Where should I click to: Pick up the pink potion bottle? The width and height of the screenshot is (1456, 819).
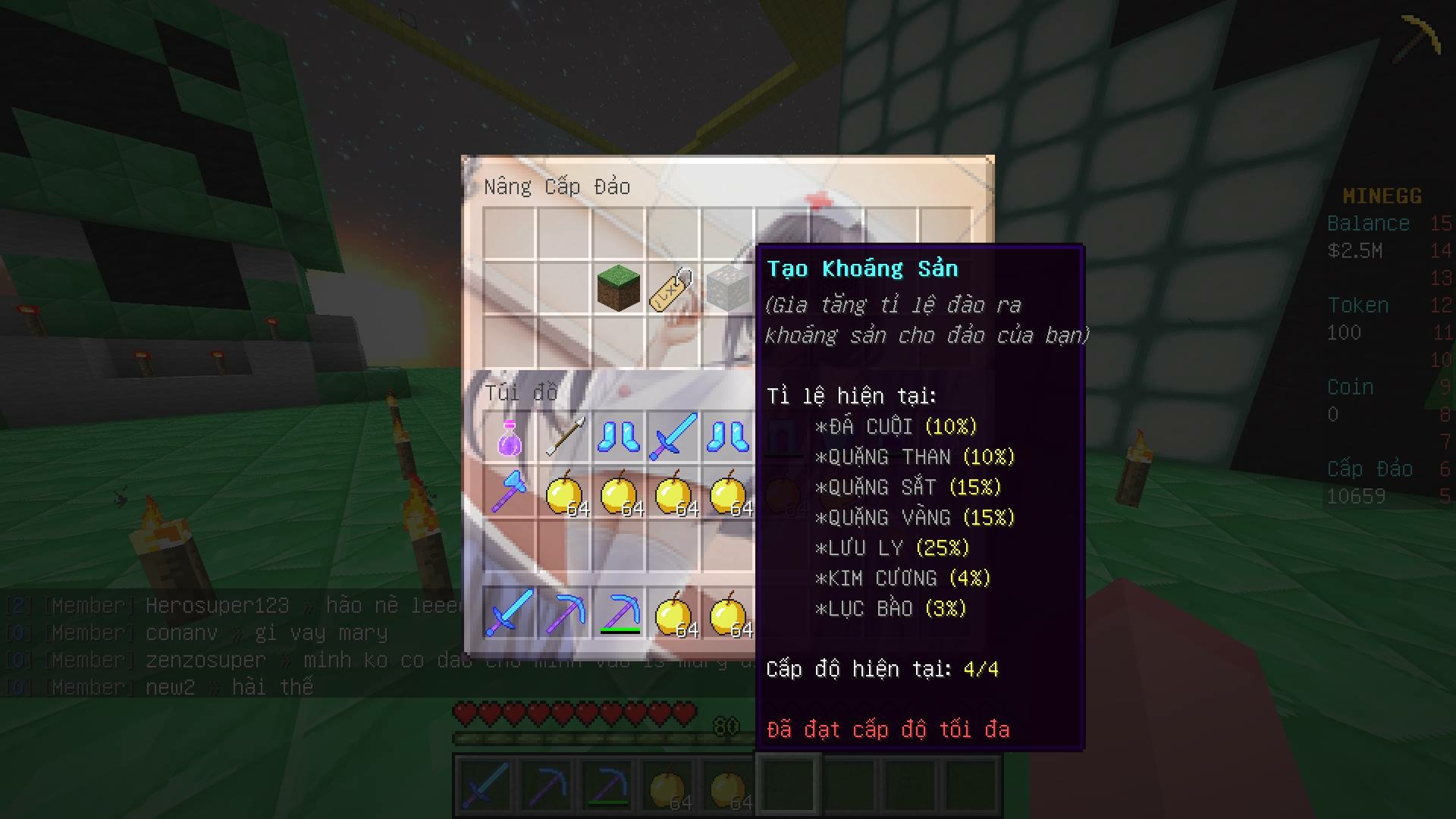510,438
